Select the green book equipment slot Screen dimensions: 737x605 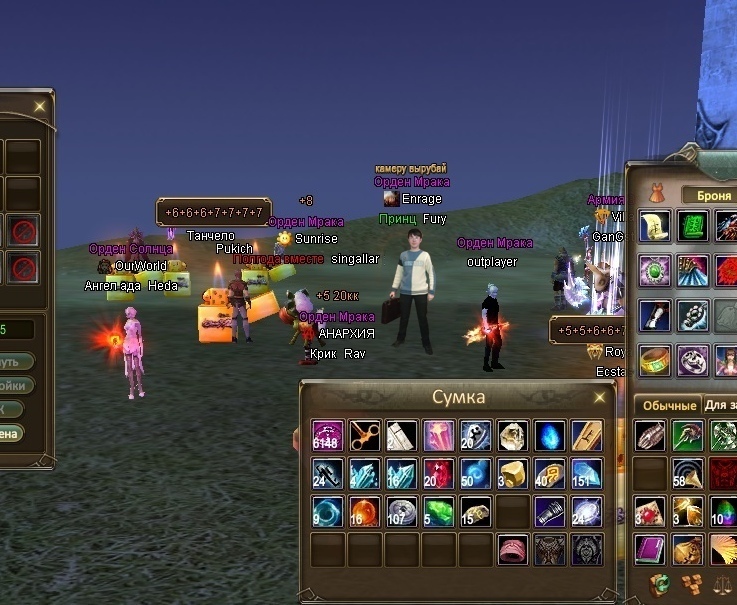tap(692, 226)
